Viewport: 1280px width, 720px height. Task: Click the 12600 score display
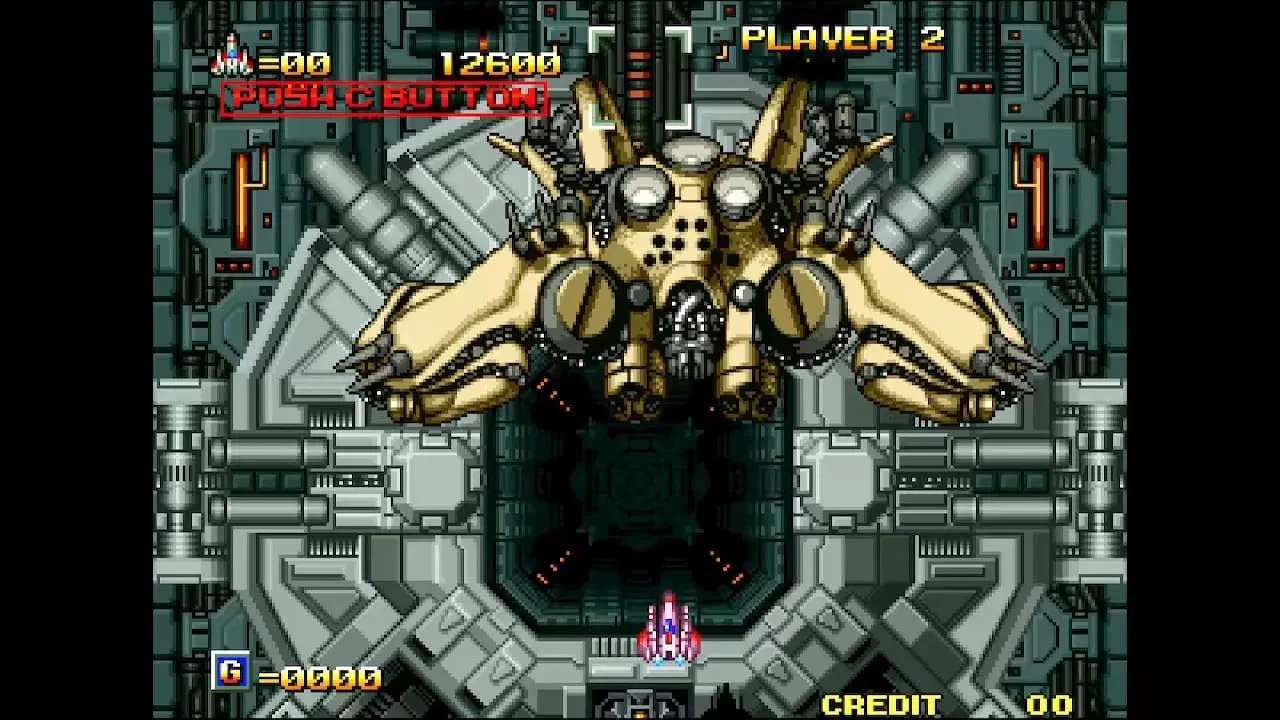pos(498,62)
